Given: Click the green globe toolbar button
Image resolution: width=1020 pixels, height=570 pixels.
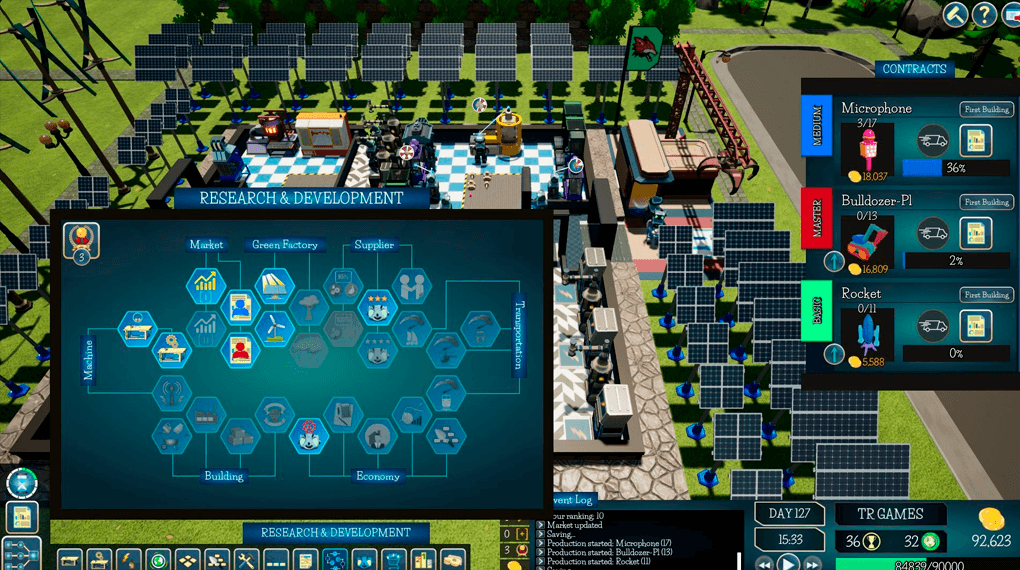Looking at the screenshot, I should 160,560.
